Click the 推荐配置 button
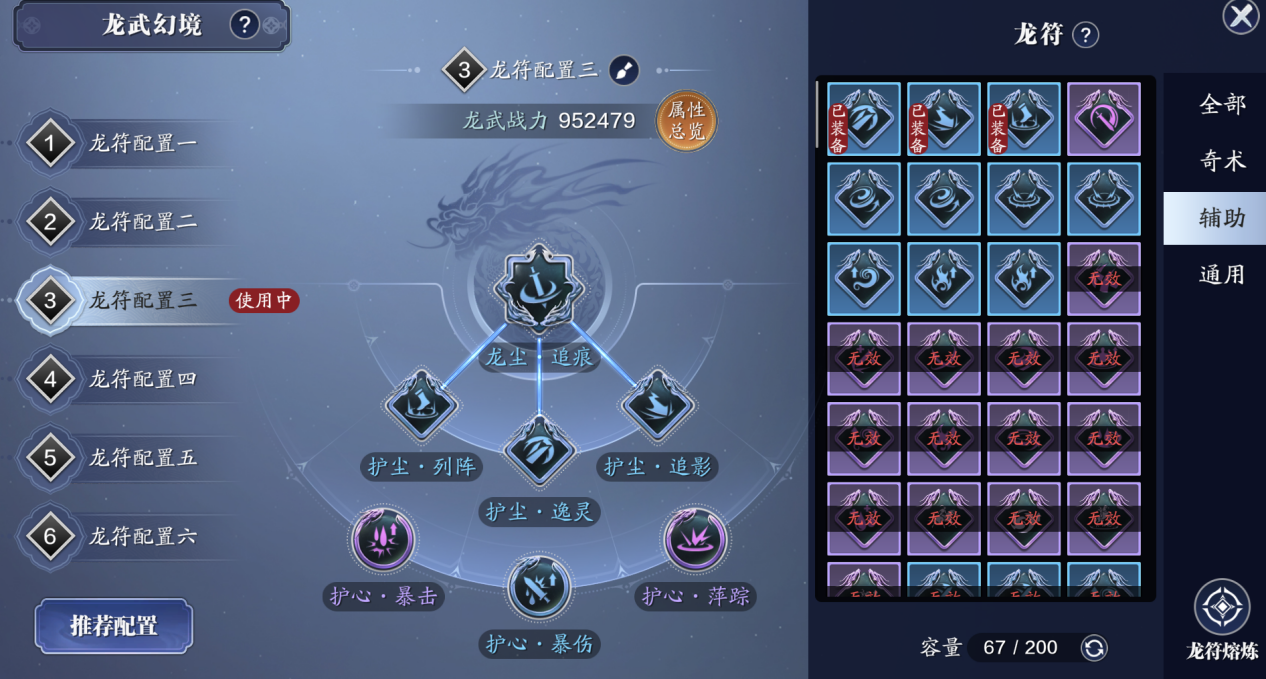The image size is (1266, 679). [114, 626]
